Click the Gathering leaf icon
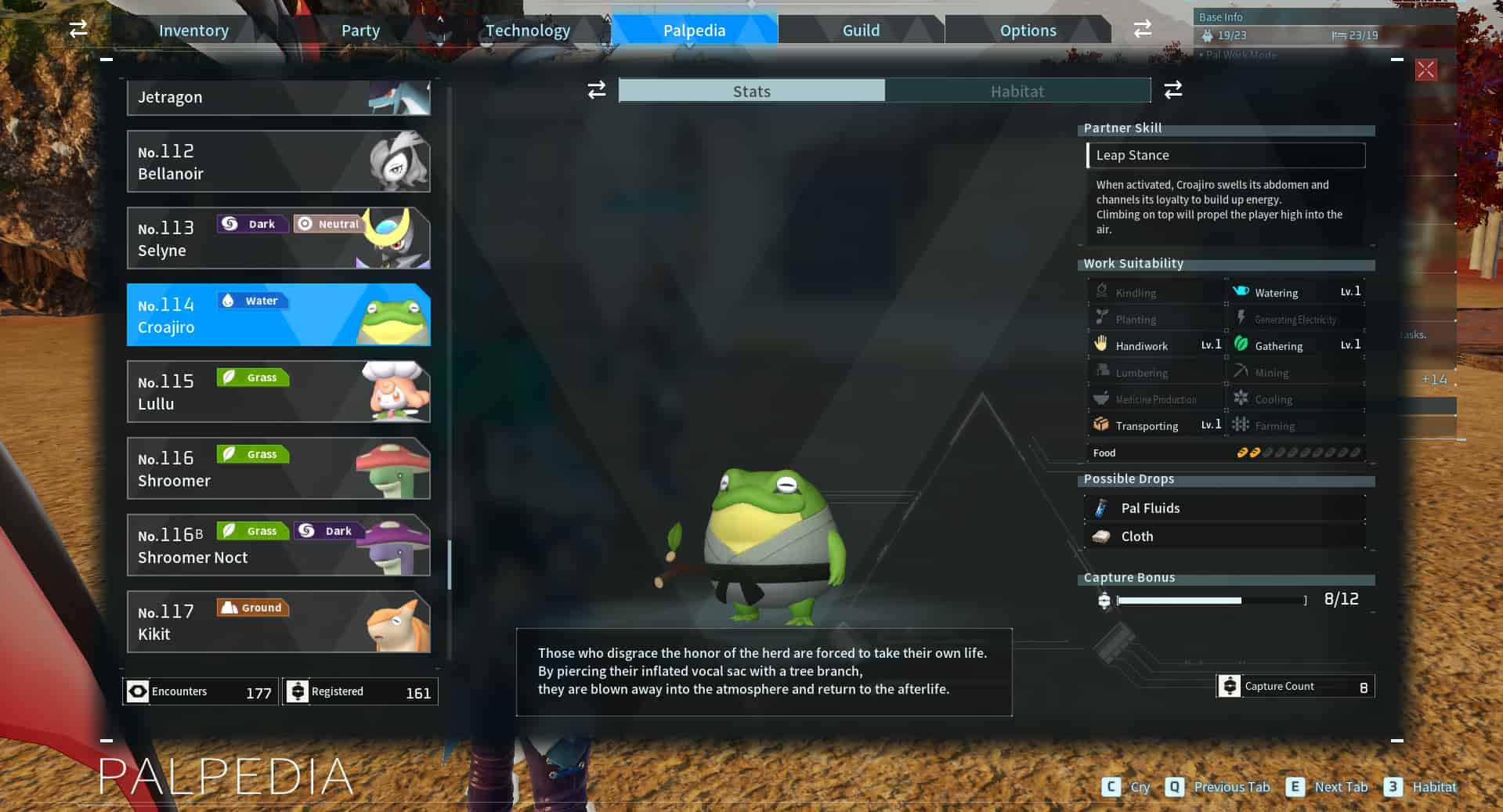The image size is (1503, 812). [1243, 345]
